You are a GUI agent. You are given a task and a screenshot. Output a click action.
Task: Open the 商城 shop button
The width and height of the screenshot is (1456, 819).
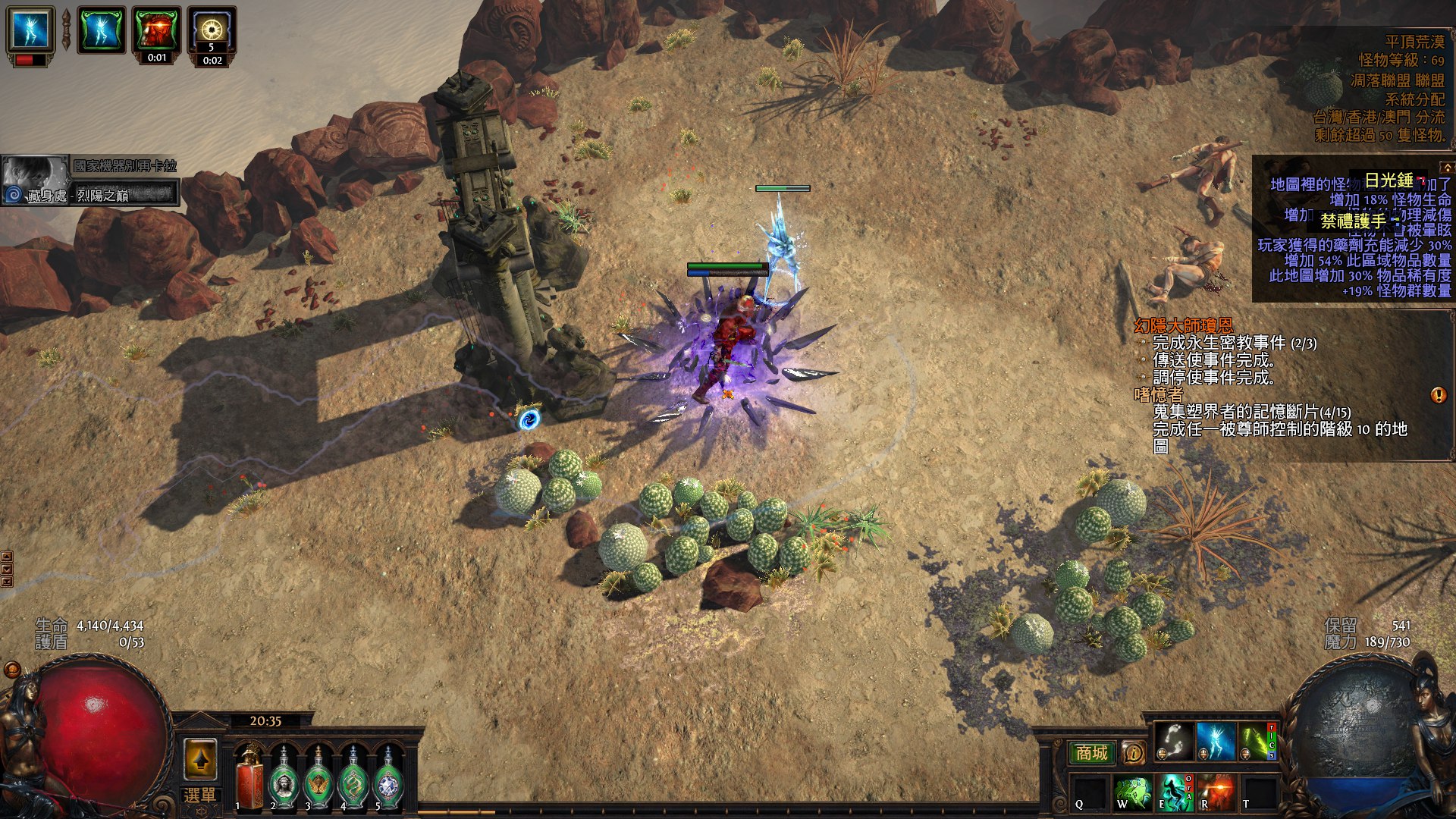coord(1091,753)
